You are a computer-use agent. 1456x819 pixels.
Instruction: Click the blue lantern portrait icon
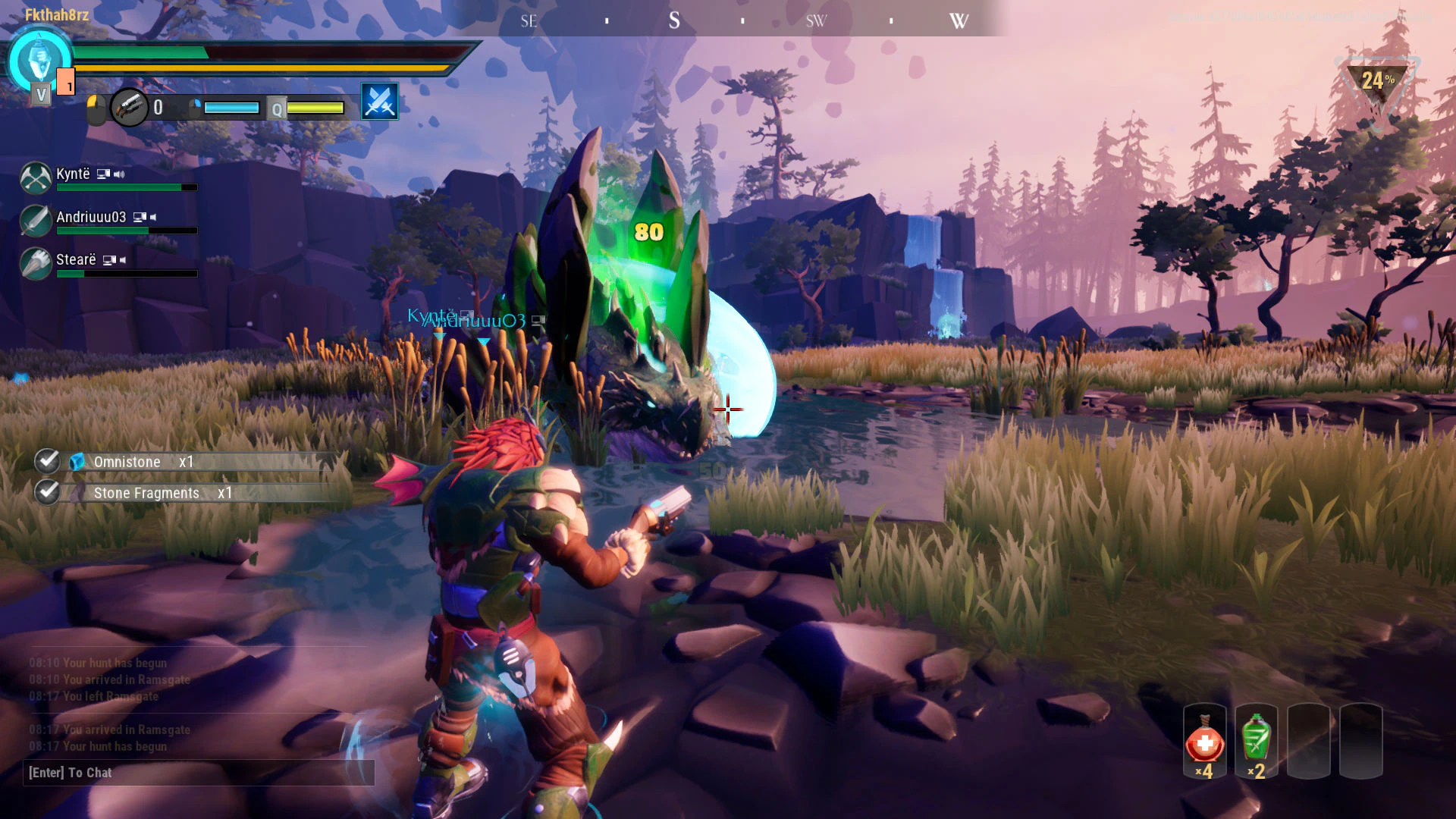[x=38, y=61]
